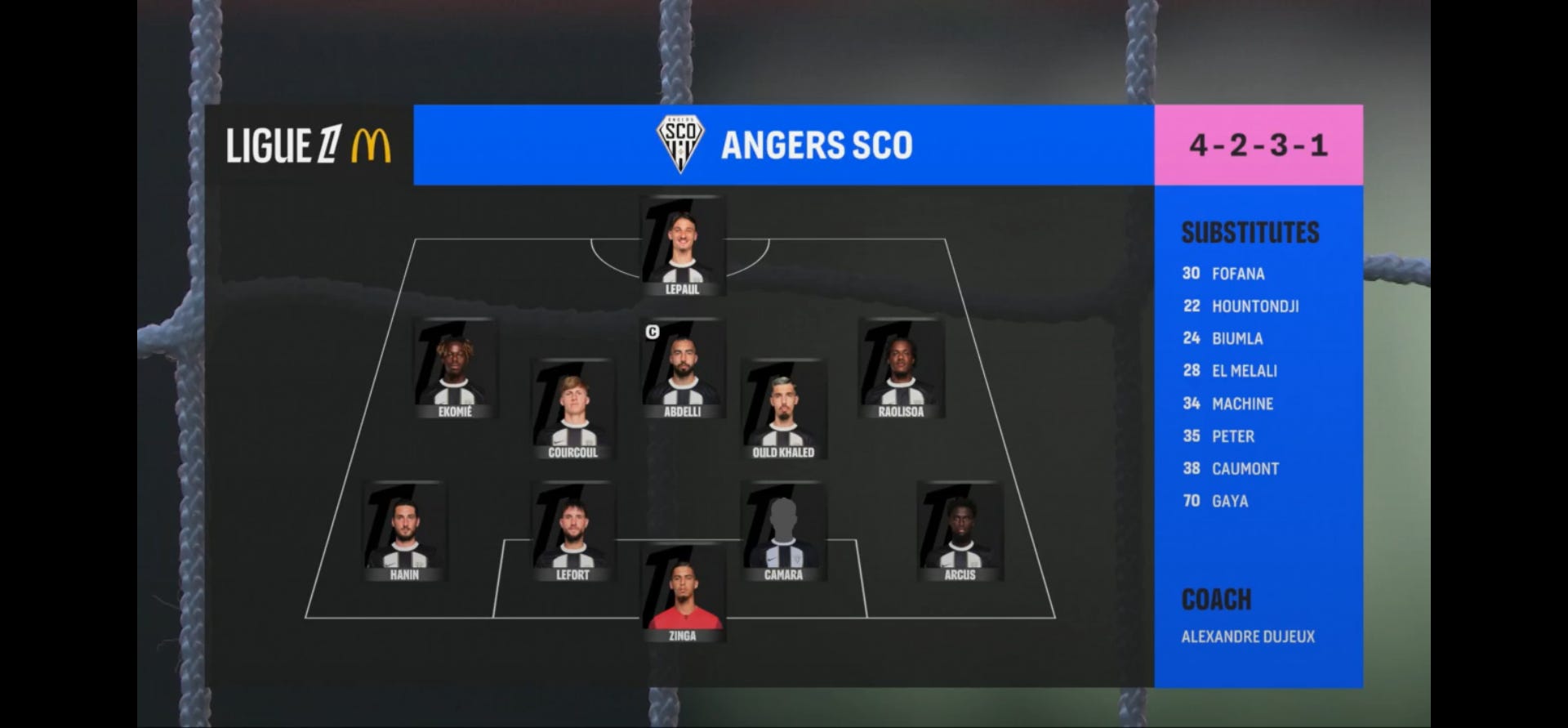Select defender Hanin's card
Screen dimensions: 1568x728
(404, 531)
